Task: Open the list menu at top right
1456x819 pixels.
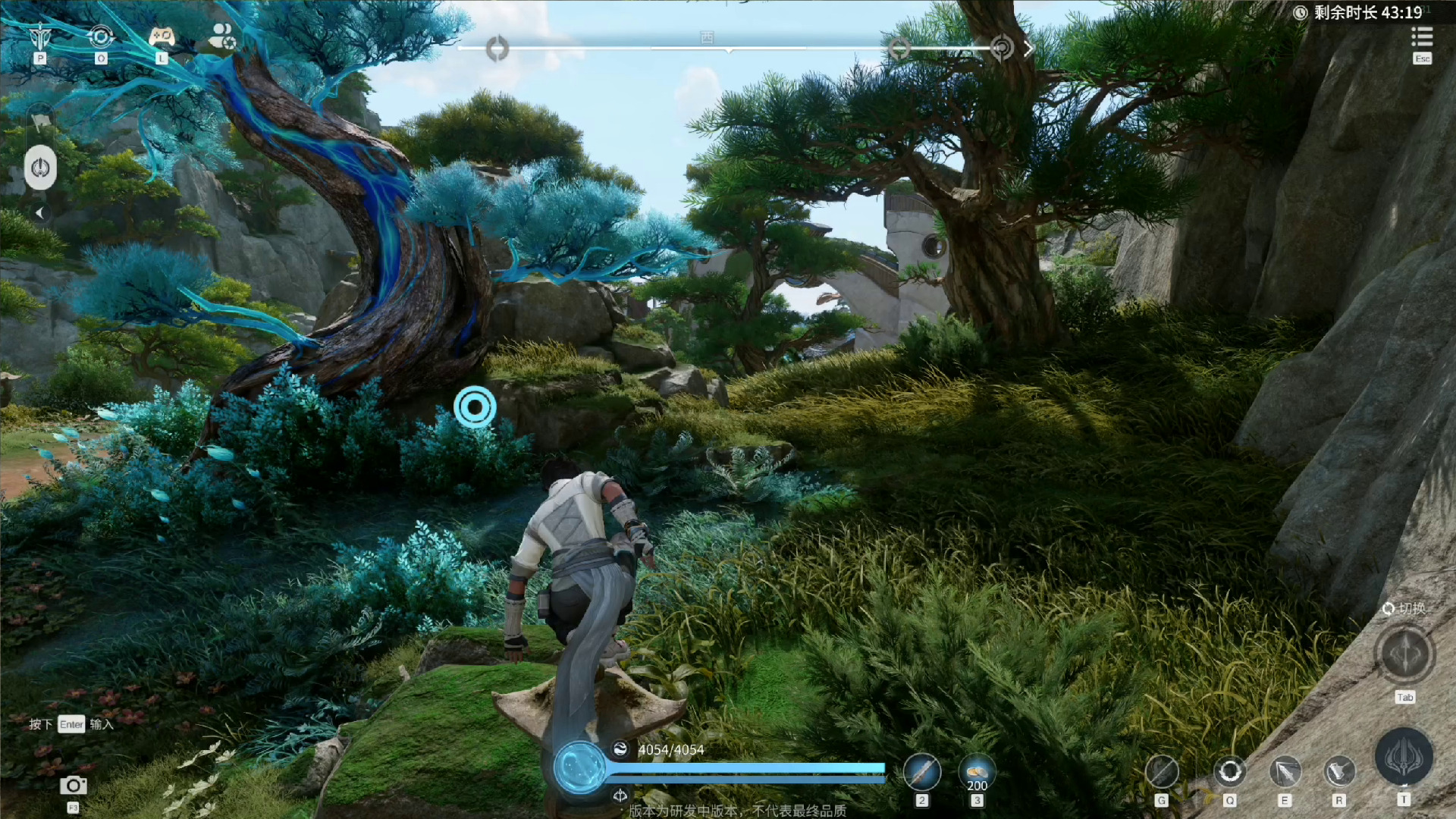Action: point(1422,36)
